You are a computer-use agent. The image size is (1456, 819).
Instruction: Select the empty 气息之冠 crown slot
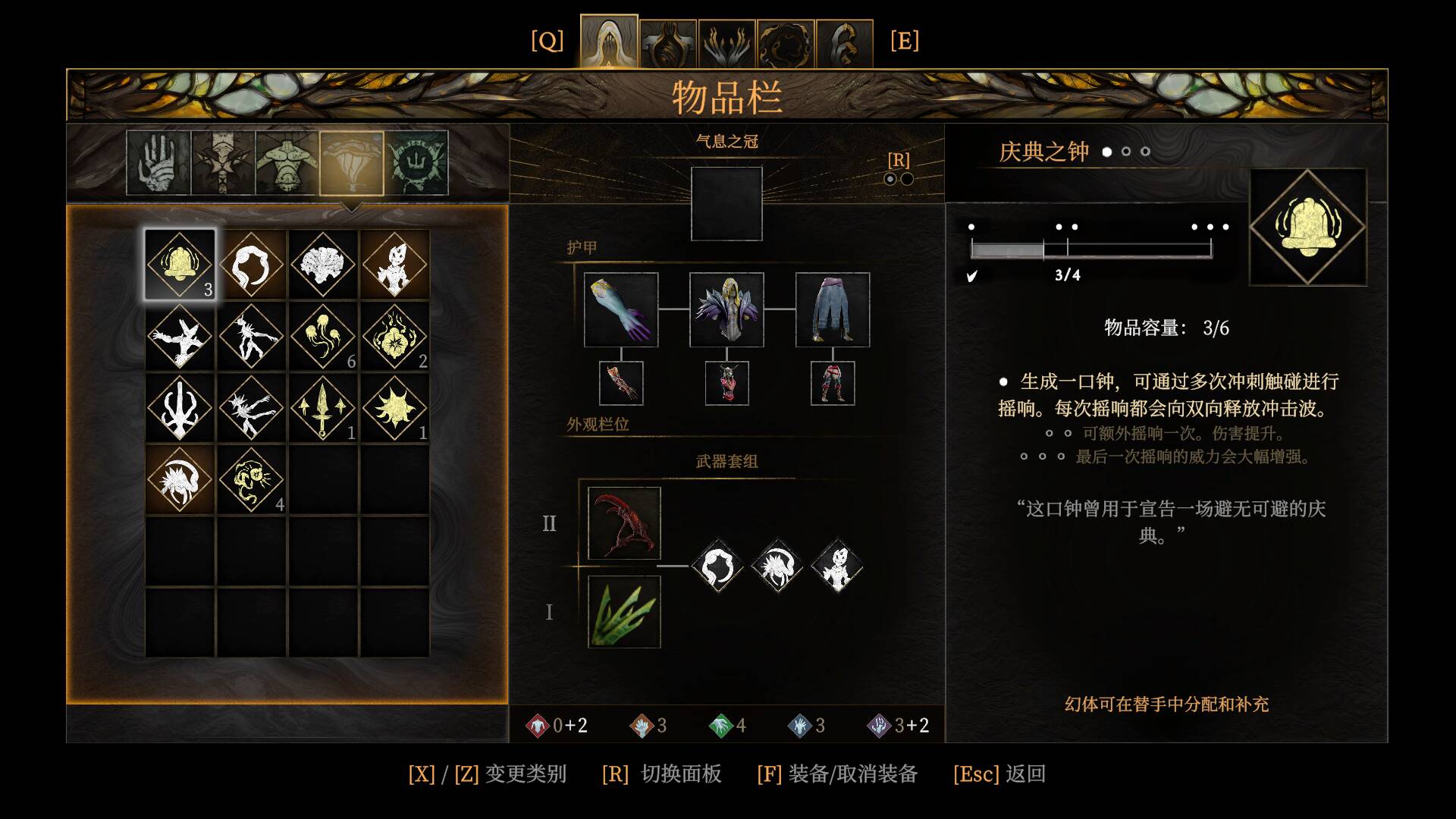pos(726,203)
